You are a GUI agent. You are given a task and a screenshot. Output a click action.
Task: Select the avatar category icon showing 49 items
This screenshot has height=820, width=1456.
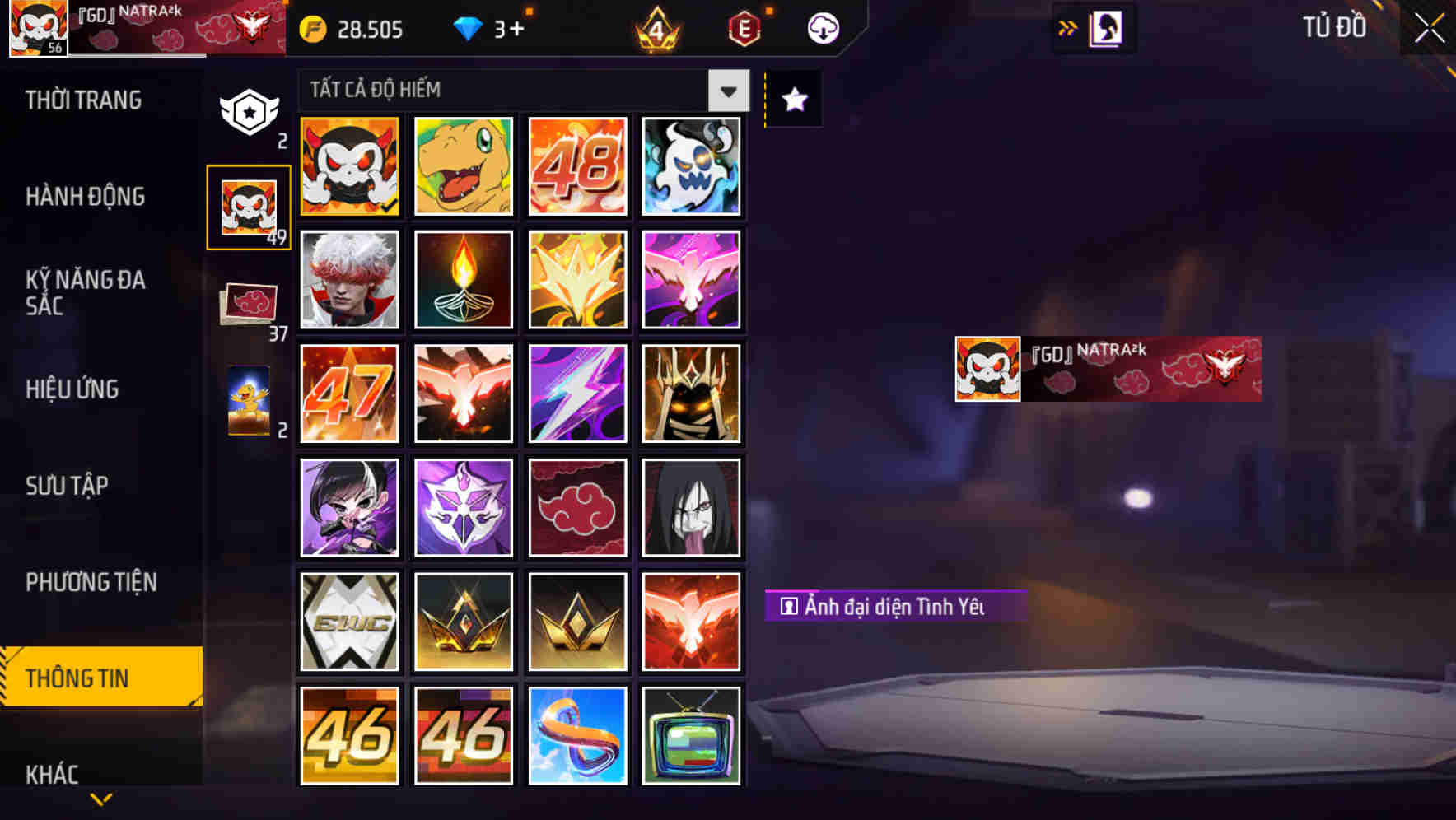(x=248, y=205)
